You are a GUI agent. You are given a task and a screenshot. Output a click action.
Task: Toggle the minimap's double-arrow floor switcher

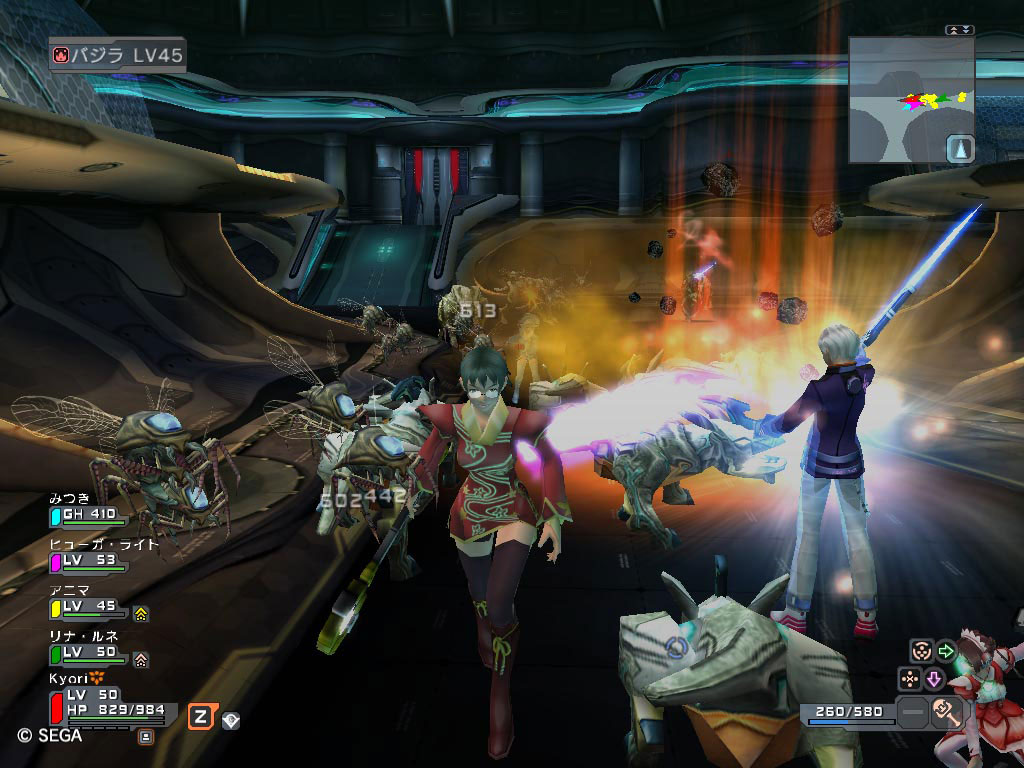958,30
